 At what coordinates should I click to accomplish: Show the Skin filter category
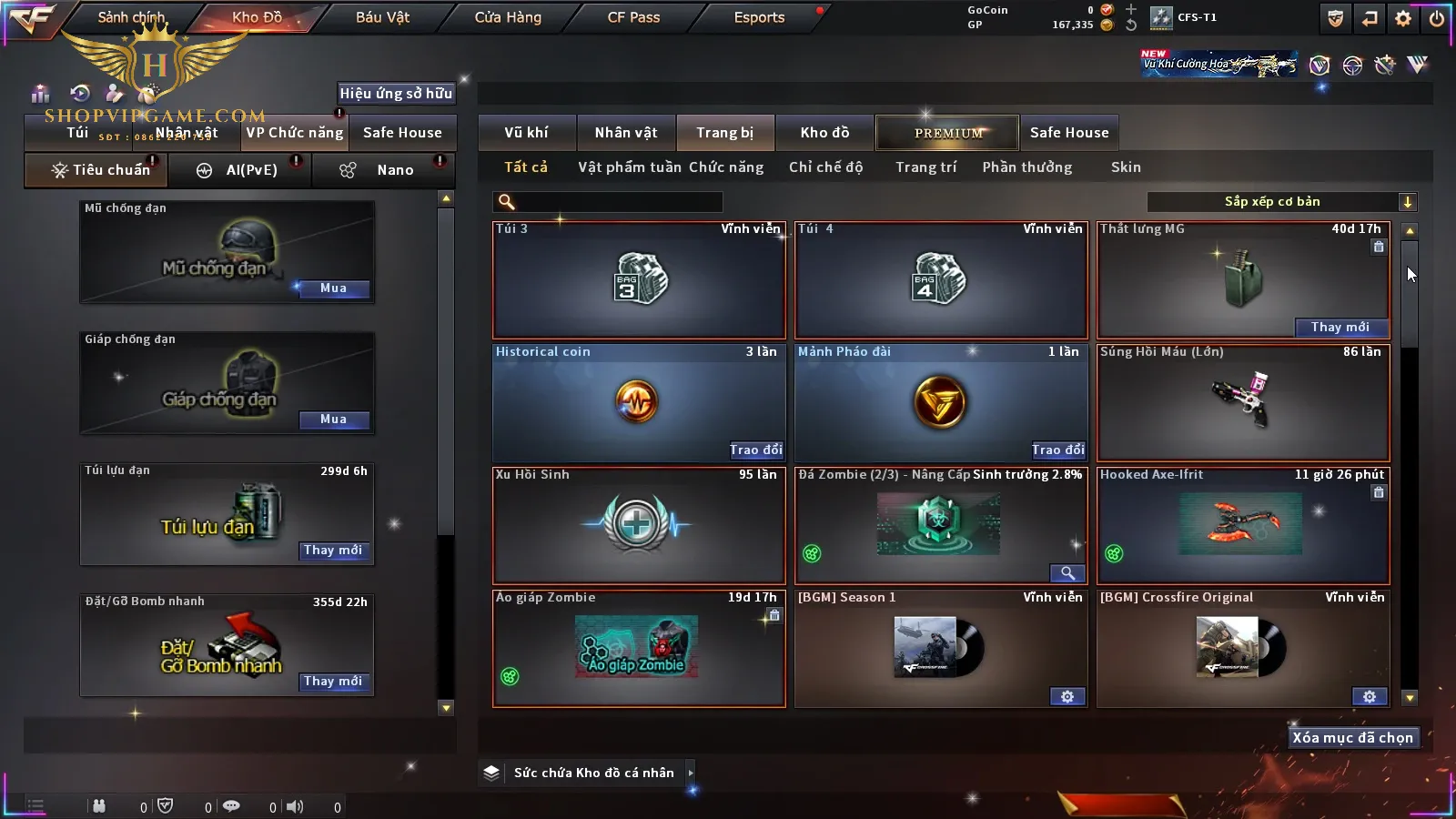(1126, 167)
